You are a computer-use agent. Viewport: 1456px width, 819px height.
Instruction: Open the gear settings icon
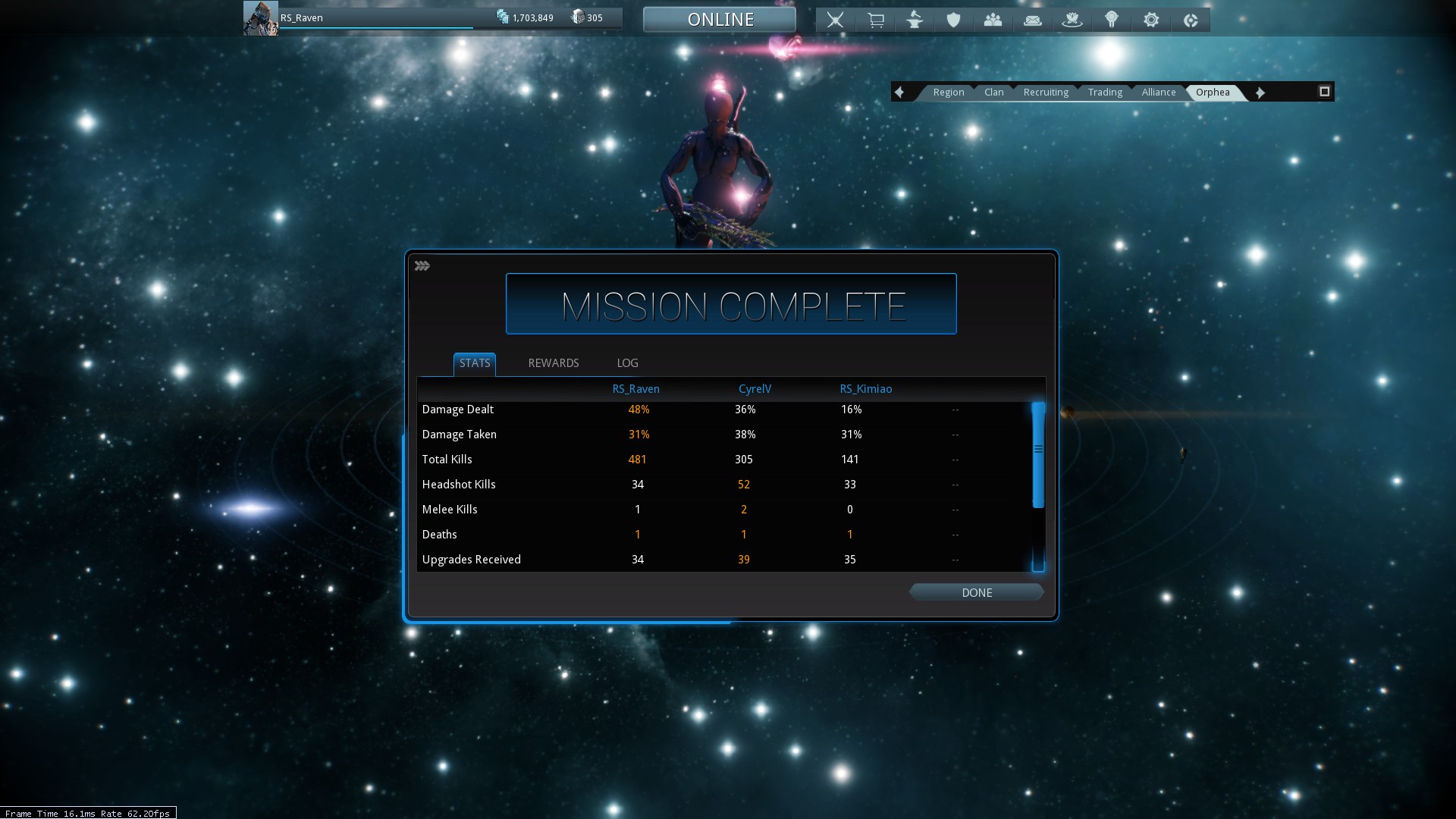click(1150, 20)
